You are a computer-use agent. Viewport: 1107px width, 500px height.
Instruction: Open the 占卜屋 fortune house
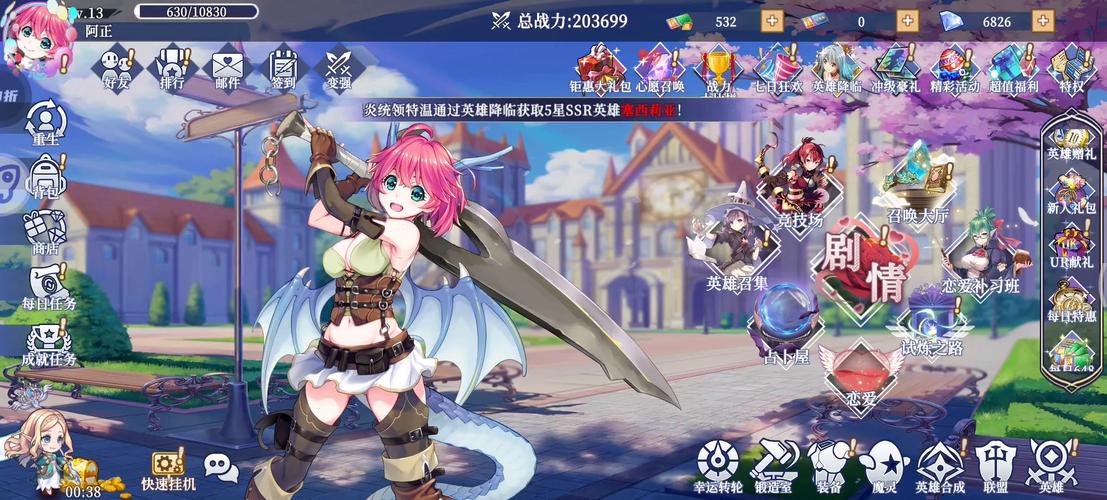[785, 320]
